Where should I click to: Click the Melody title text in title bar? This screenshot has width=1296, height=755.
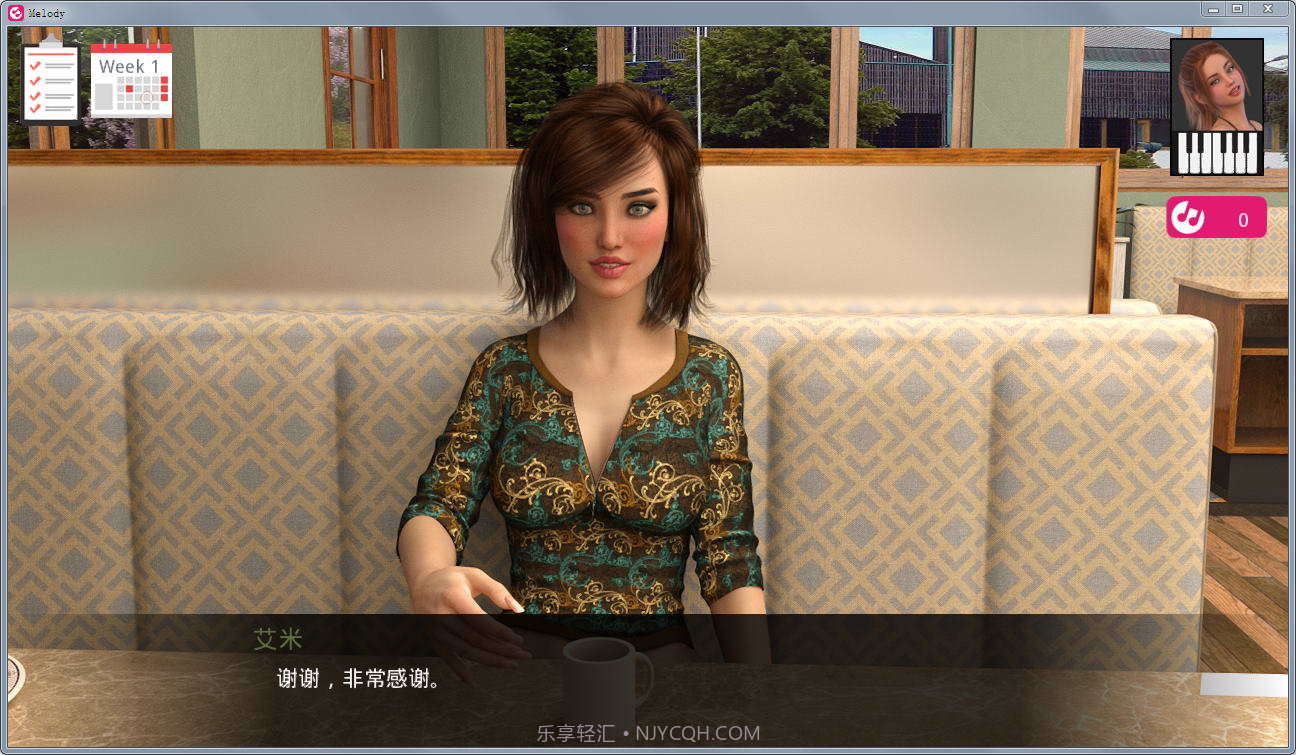pos(45,12)
